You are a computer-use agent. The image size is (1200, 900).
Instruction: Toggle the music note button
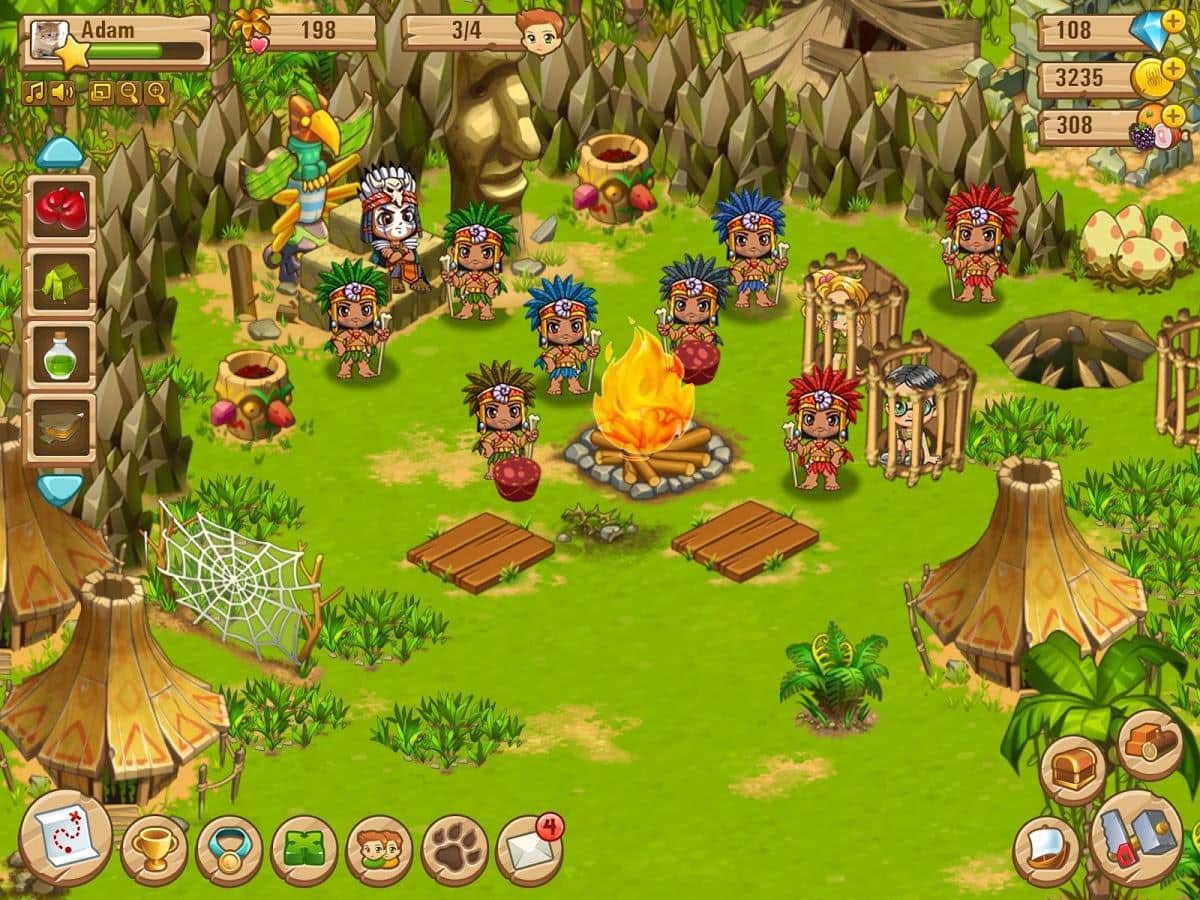pos(33,93)
